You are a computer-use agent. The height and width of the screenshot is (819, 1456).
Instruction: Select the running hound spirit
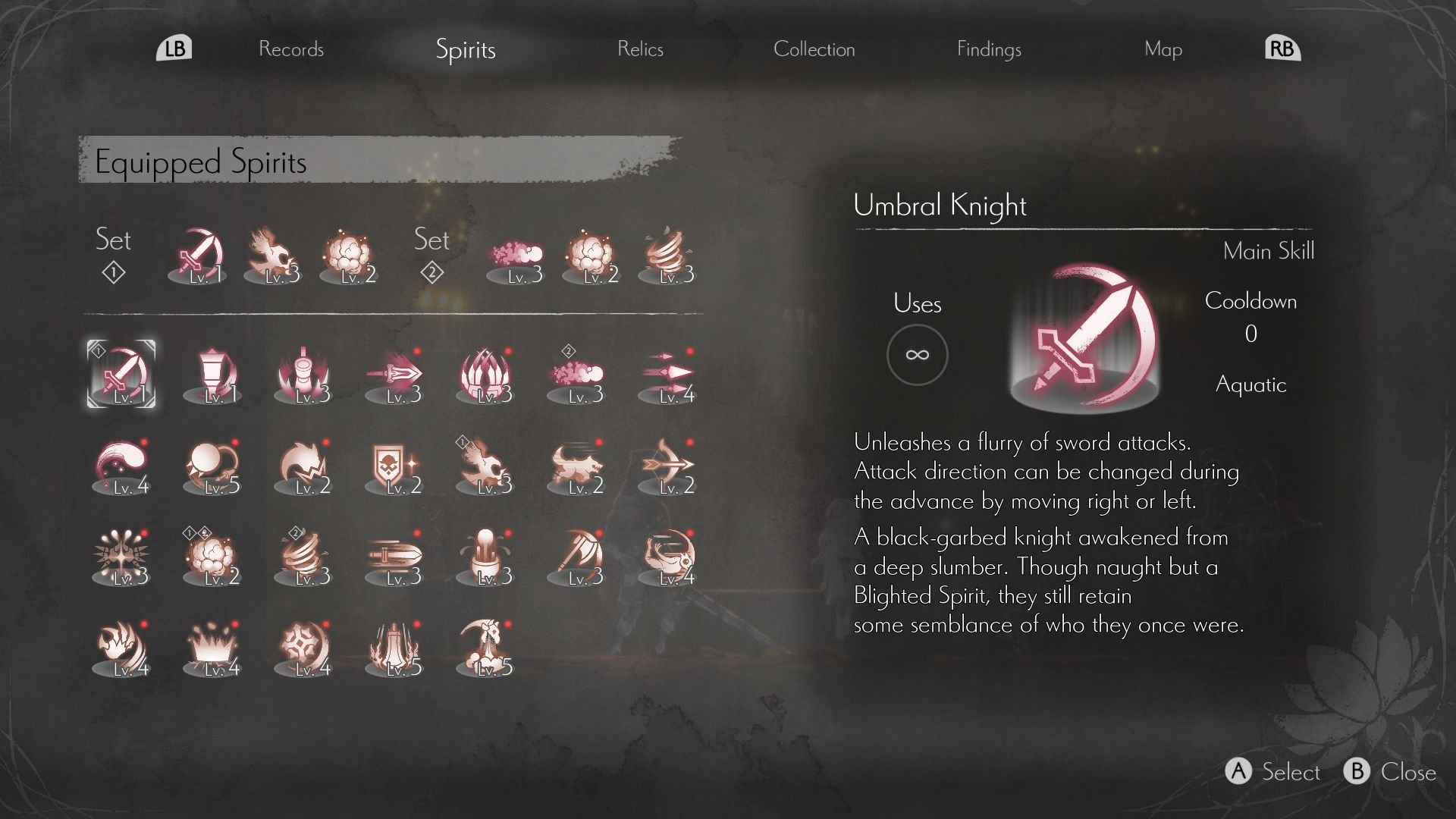tap(576, 464)
